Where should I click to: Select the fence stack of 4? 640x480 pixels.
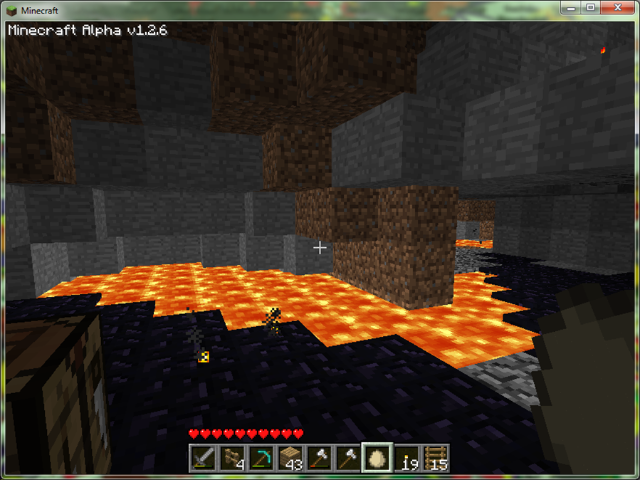click(x=233, y=458)
